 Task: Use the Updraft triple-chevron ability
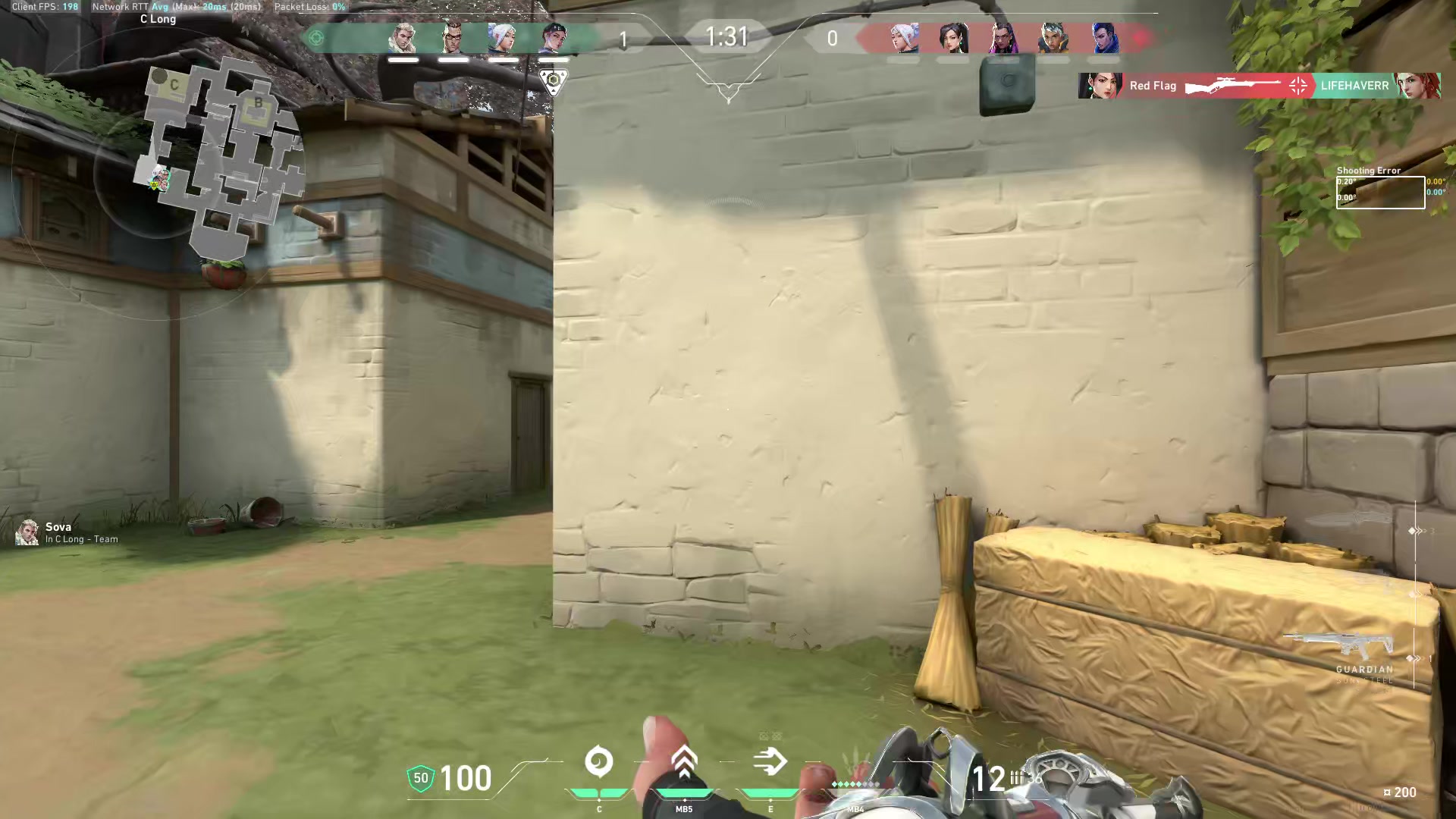coord(684,762)
